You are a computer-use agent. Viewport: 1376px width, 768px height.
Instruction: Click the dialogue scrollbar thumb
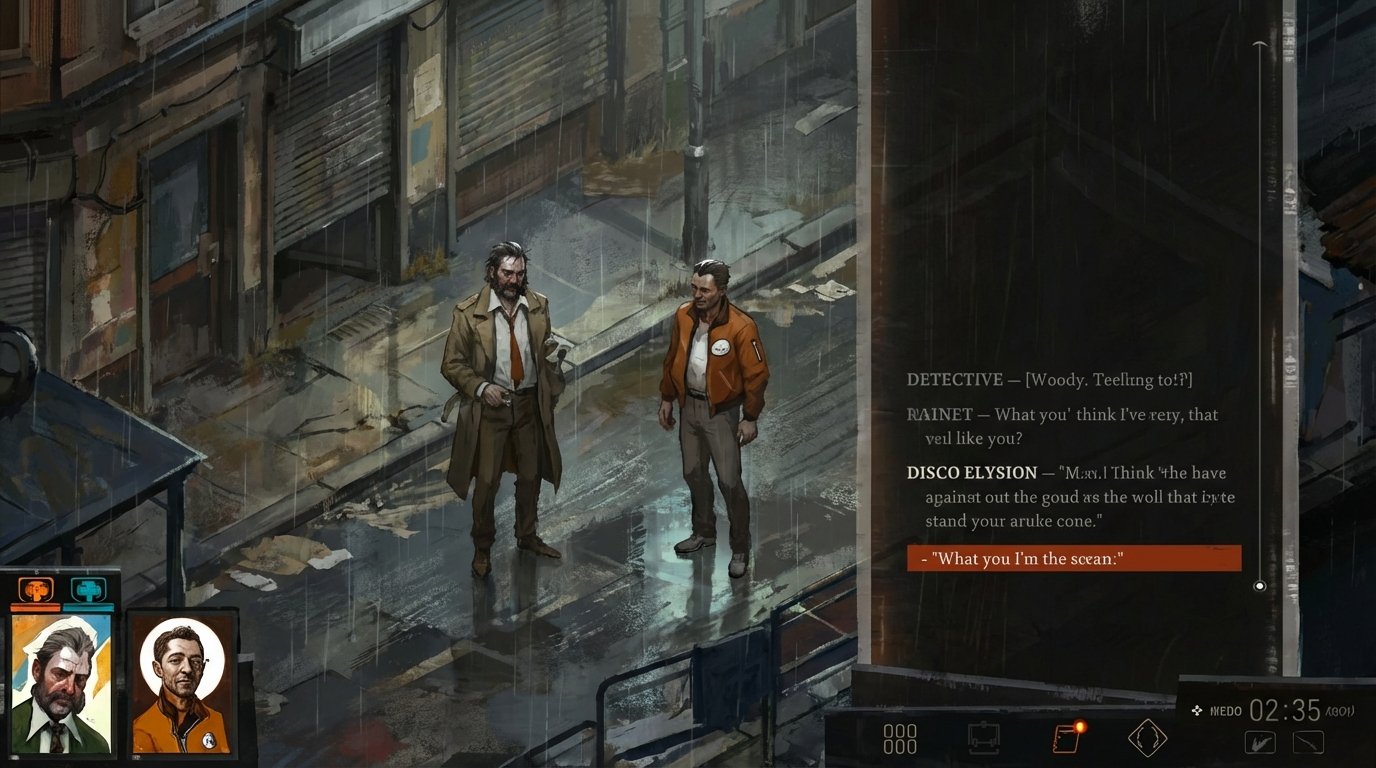[x=1259, y=586]
